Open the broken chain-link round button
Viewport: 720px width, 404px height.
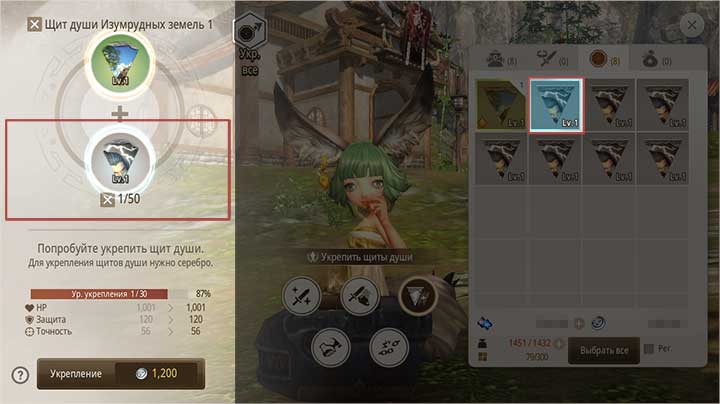[388, 345]
